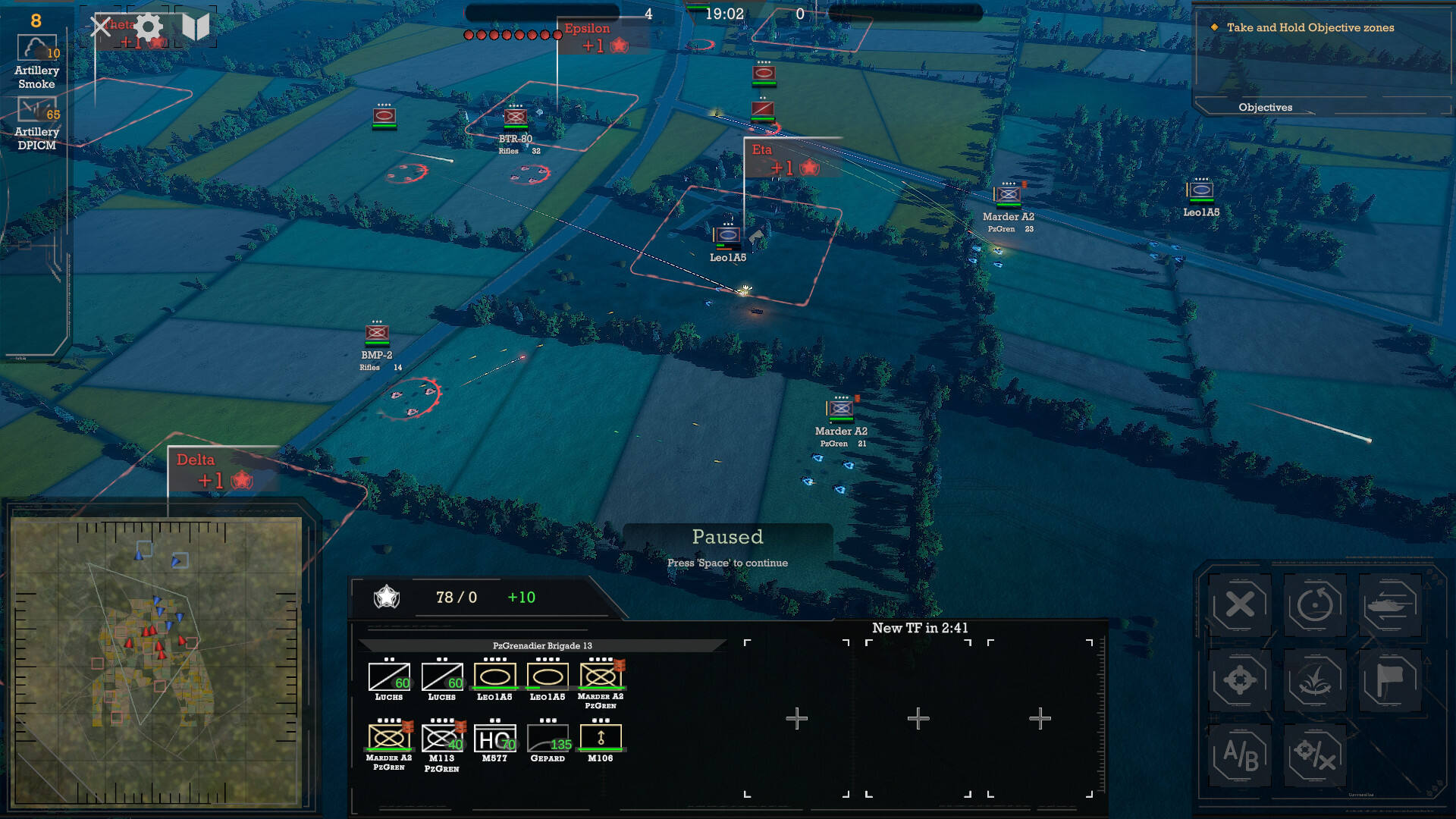Screen dimensions: 1456x819
Task: Click the X icon beside the gear
Action: tap(101, 27)
